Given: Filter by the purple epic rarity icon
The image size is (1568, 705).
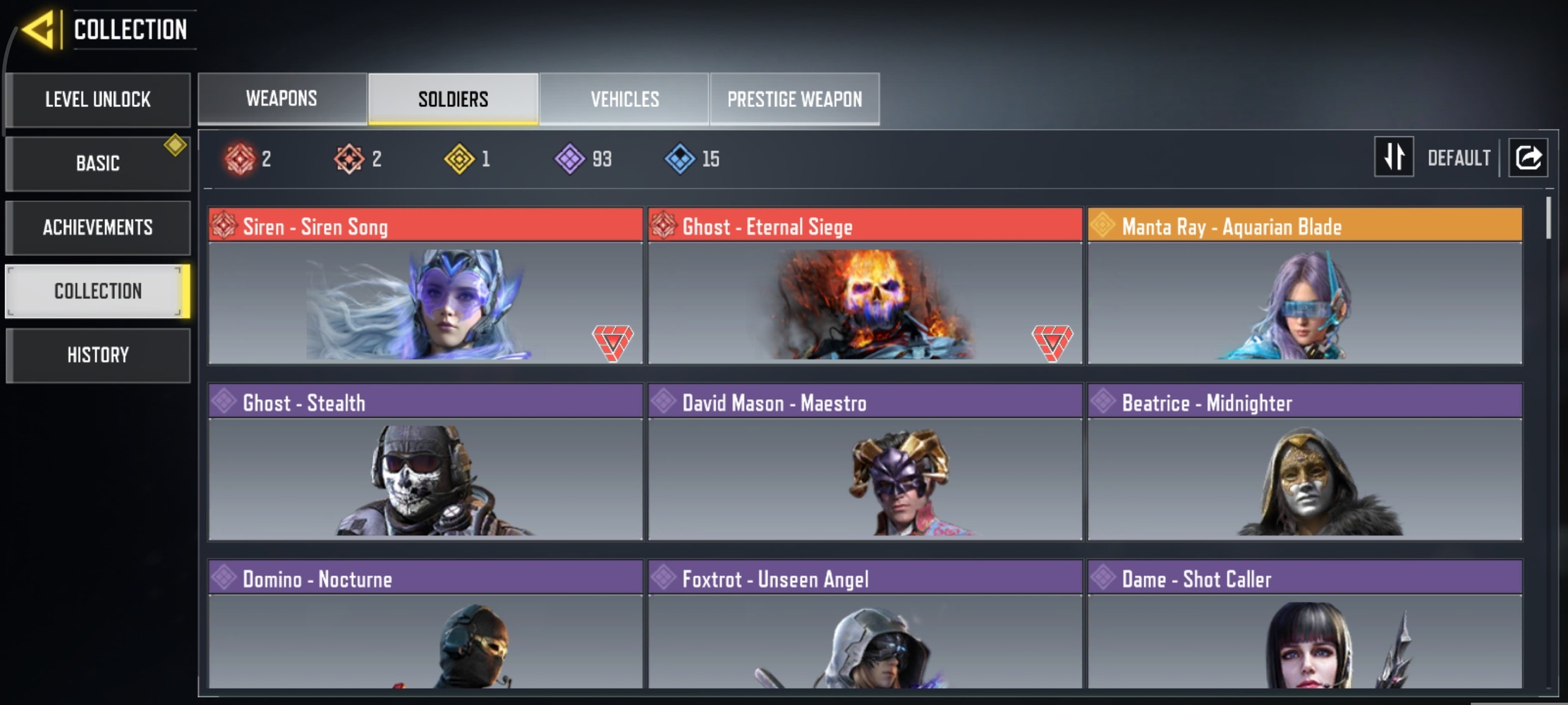Looking at the screenshot, I should pyautogui.click(x=570, y=159).
